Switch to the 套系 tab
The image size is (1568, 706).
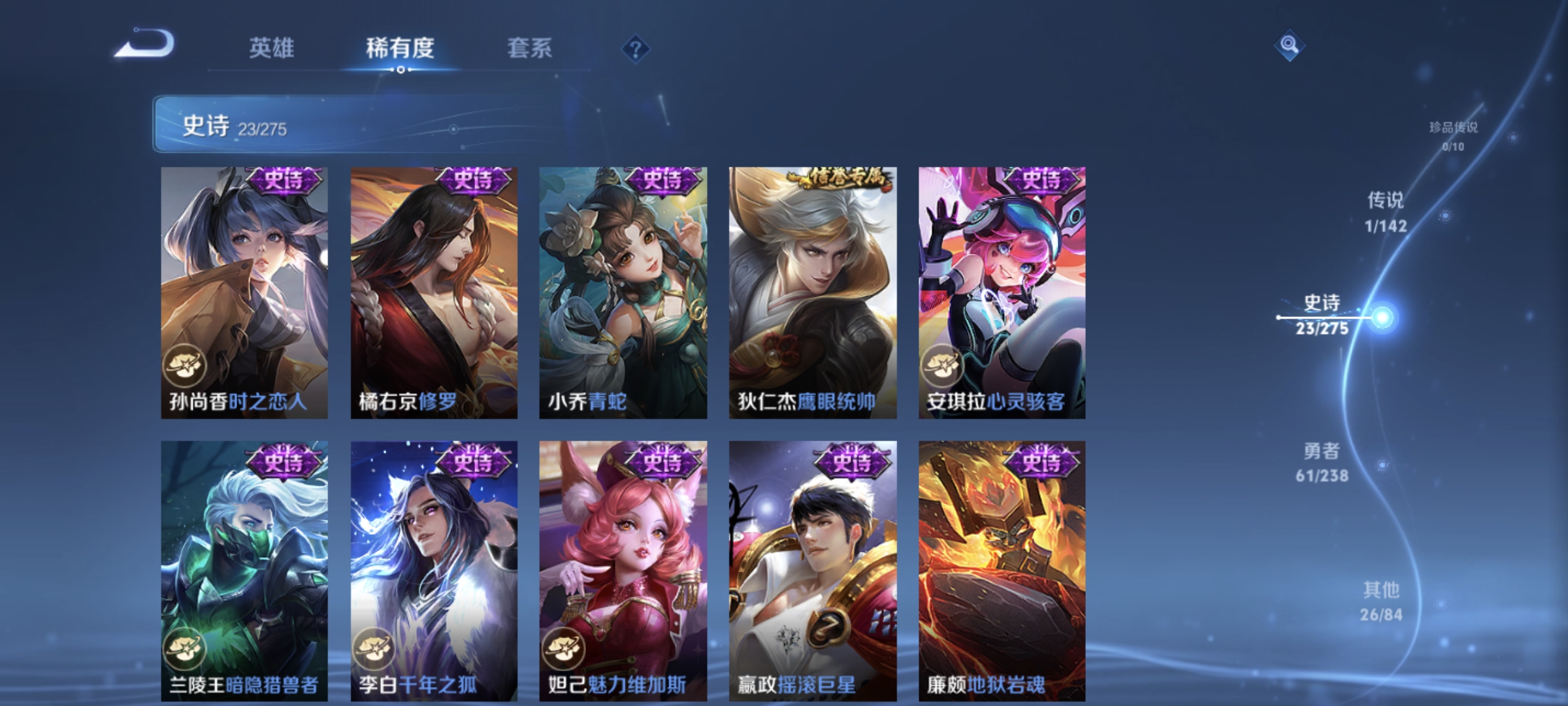[x=531, y=48]
